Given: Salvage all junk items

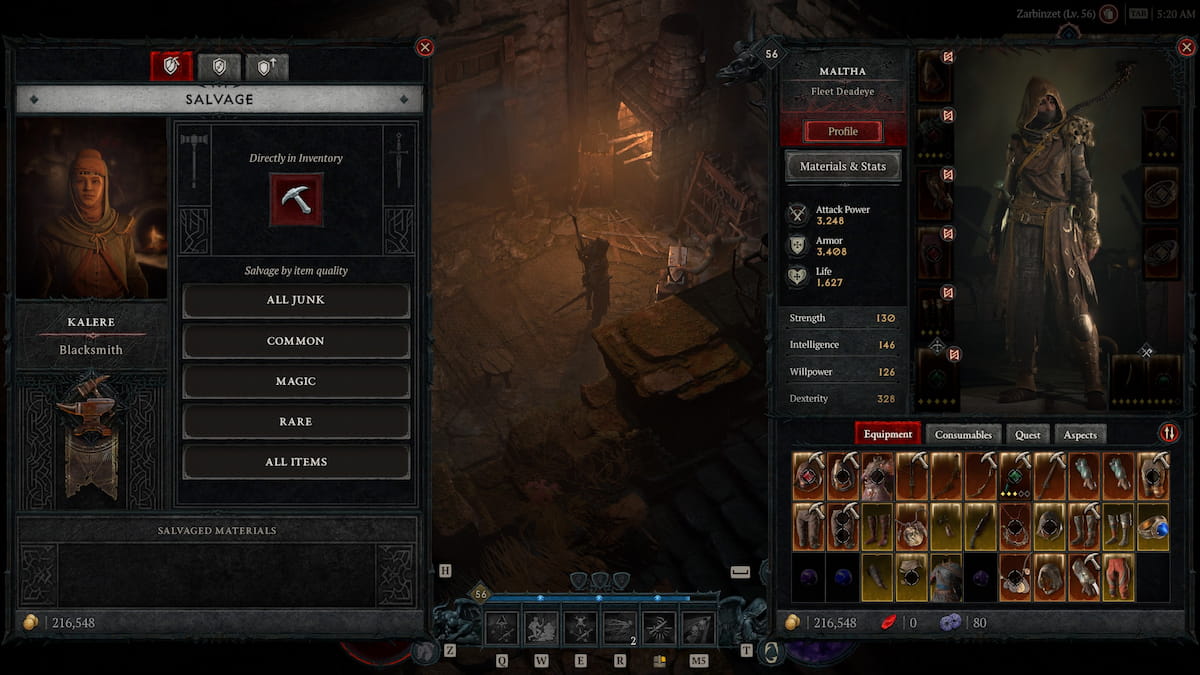Looking at the screenshot, I should [x=296, y=300].
